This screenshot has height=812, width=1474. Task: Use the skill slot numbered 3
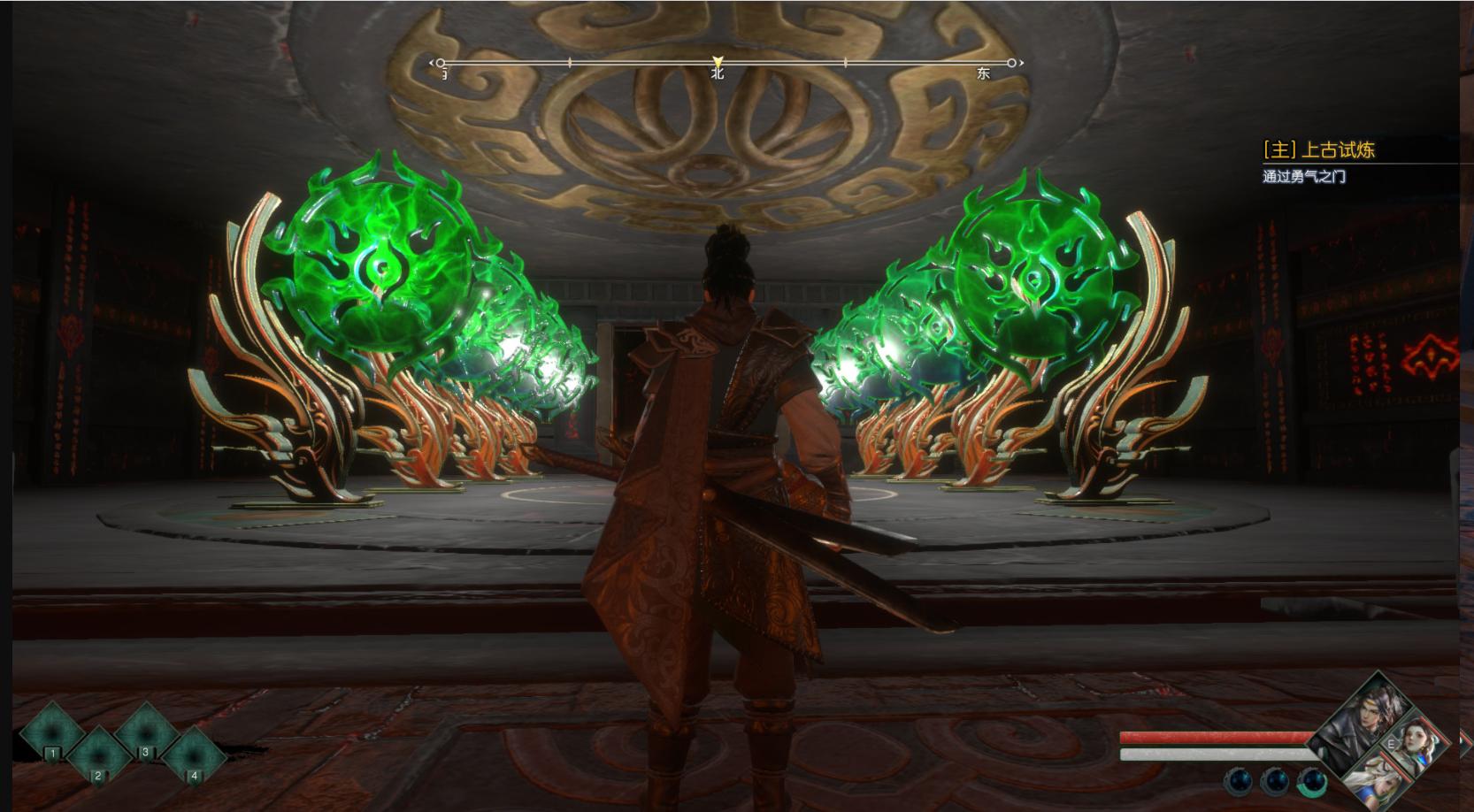pyautogui.click(x=146, y=732)
